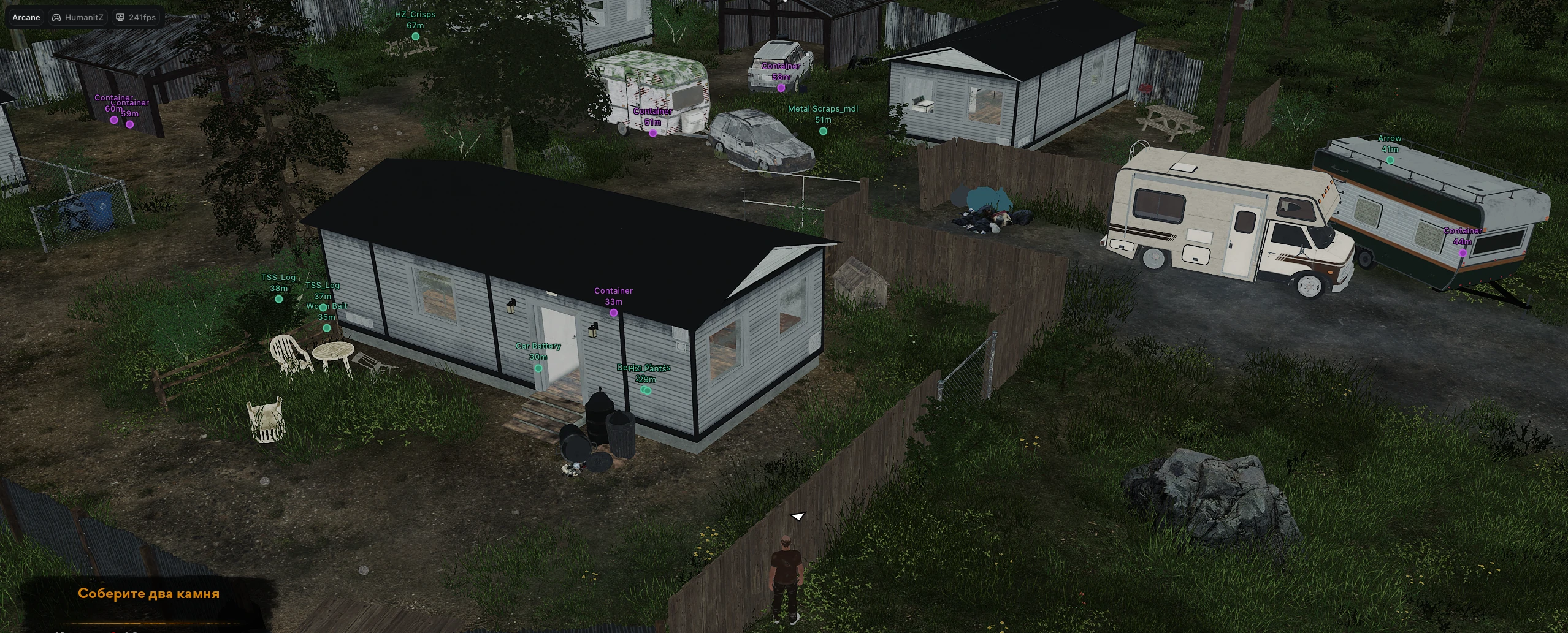The width and height of the screenshot is (1568, 633).
Task: Toggle the Container 58m marker near the car
Action: click(781, 87)
